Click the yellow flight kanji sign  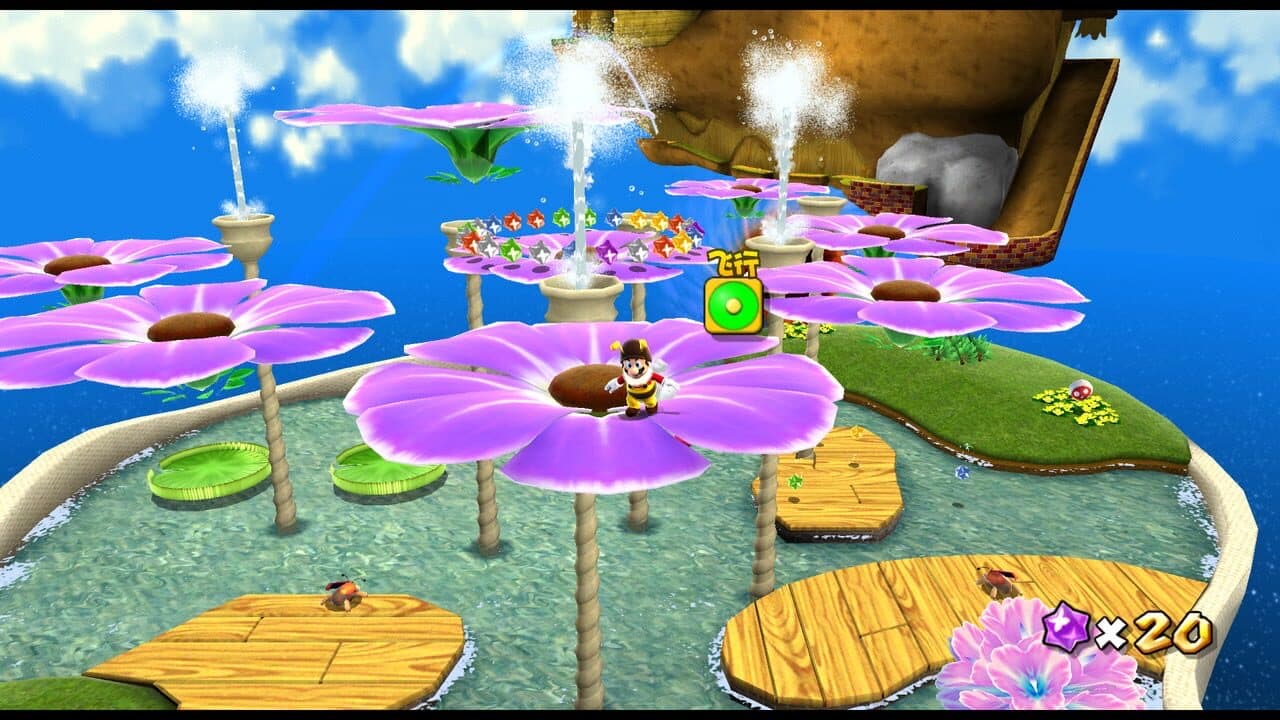[733, 262]
